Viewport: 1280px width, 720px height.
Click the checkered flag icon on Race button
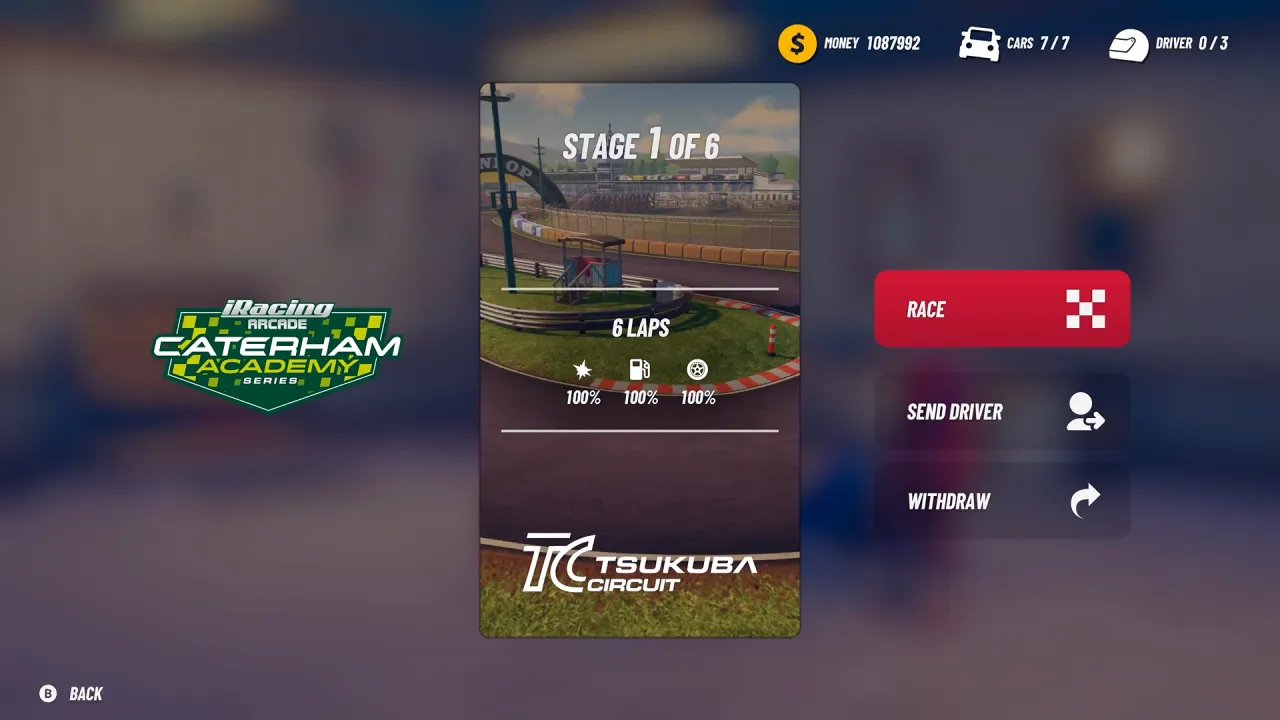pos(1085,309)
